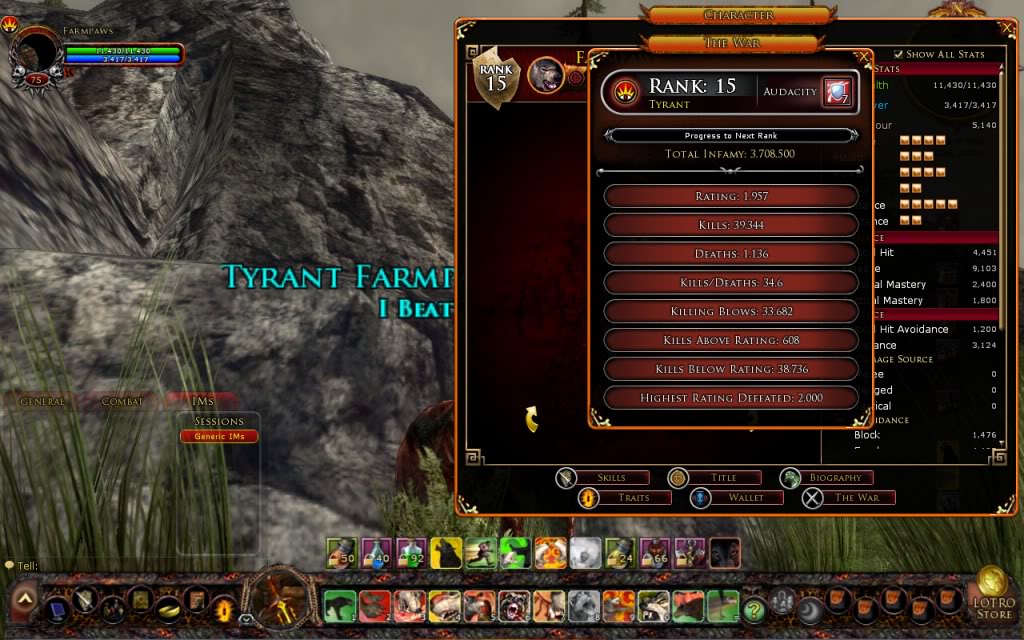Close the Character window
The width and height of the screenshot is (1024, 640).
point(1007,29)
